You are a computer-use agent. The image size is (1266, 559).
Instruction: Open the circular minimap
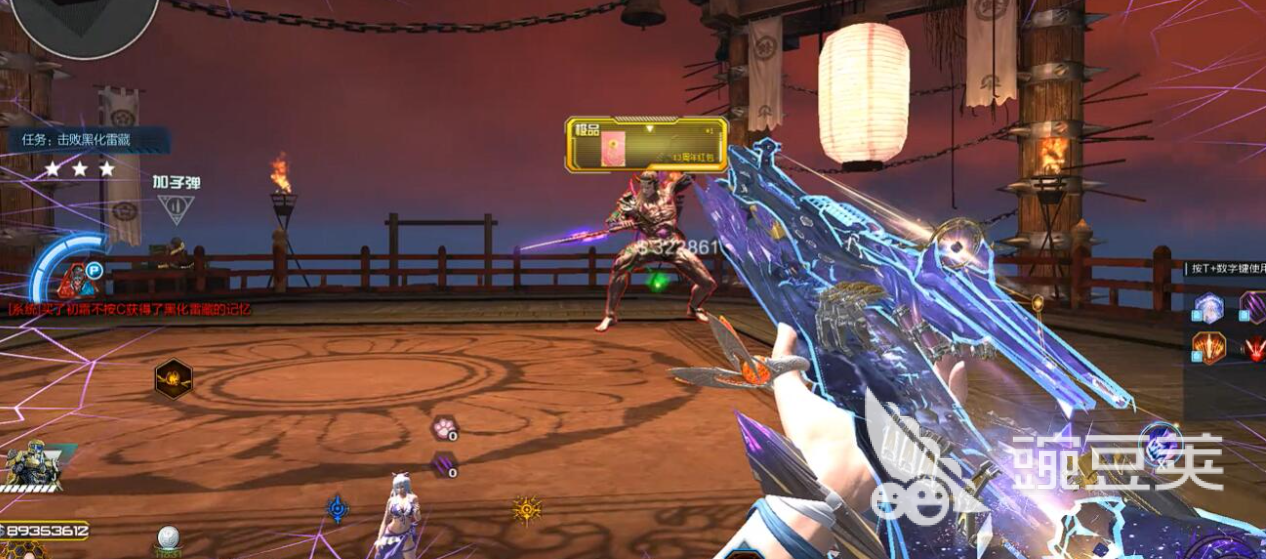click(x=84, y=22)
